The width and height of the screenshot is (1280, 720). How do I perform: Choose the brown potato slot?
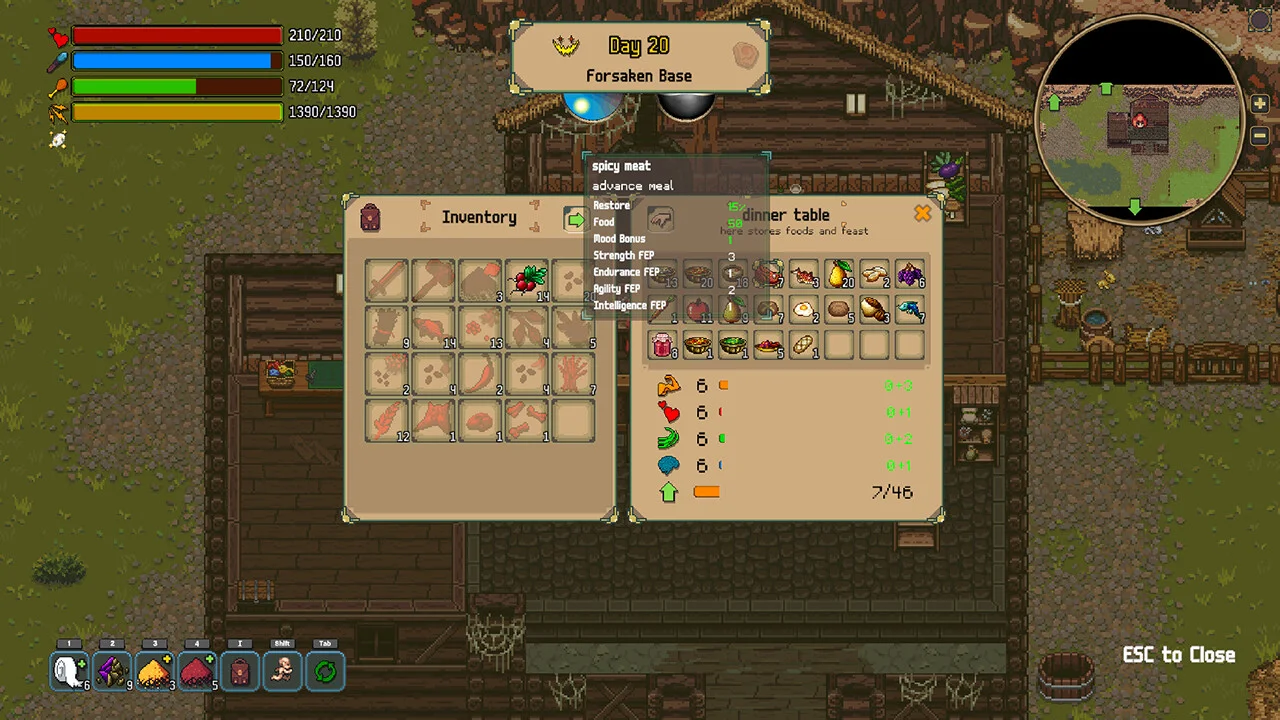pos(839,310)
